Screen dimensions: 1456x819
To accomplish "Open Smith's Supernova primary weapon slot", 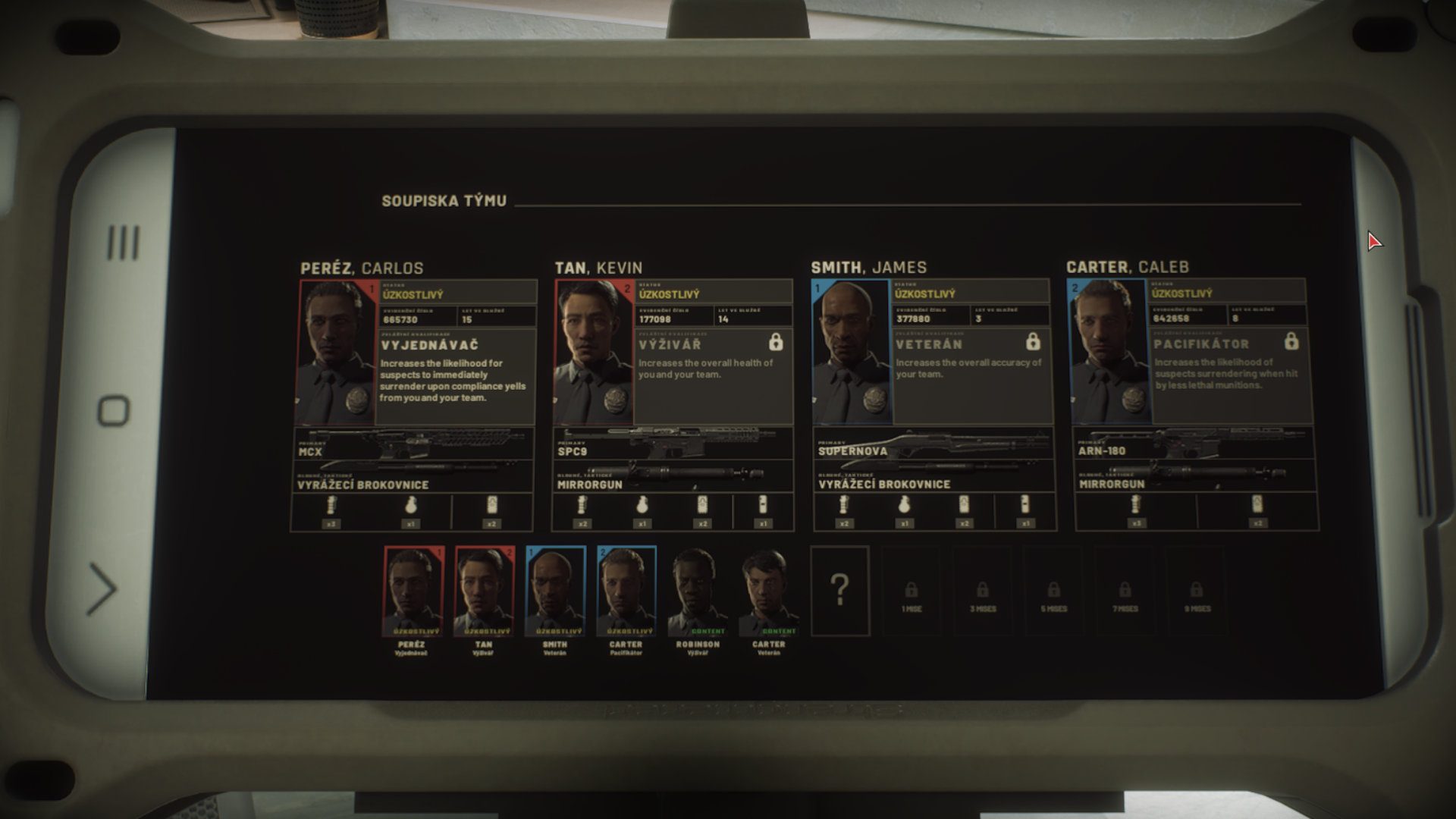I will click(934, 444).
